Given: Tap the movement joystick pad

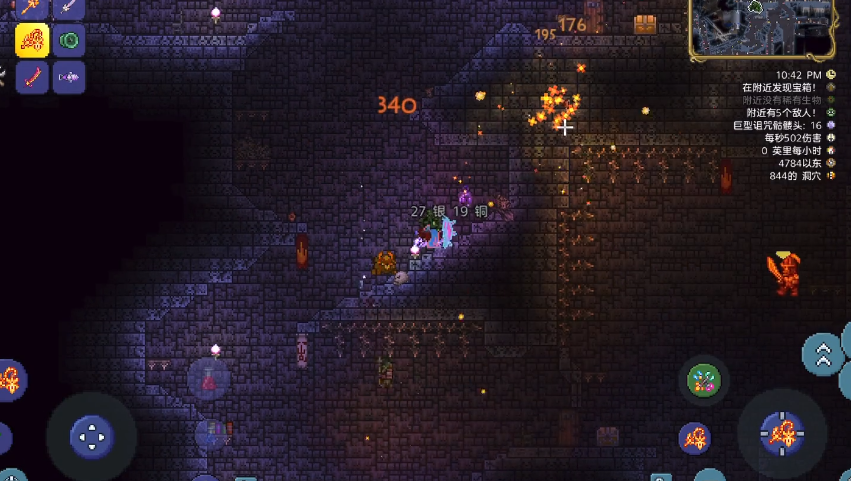Looking at the screenshot, I should [91, 436].
